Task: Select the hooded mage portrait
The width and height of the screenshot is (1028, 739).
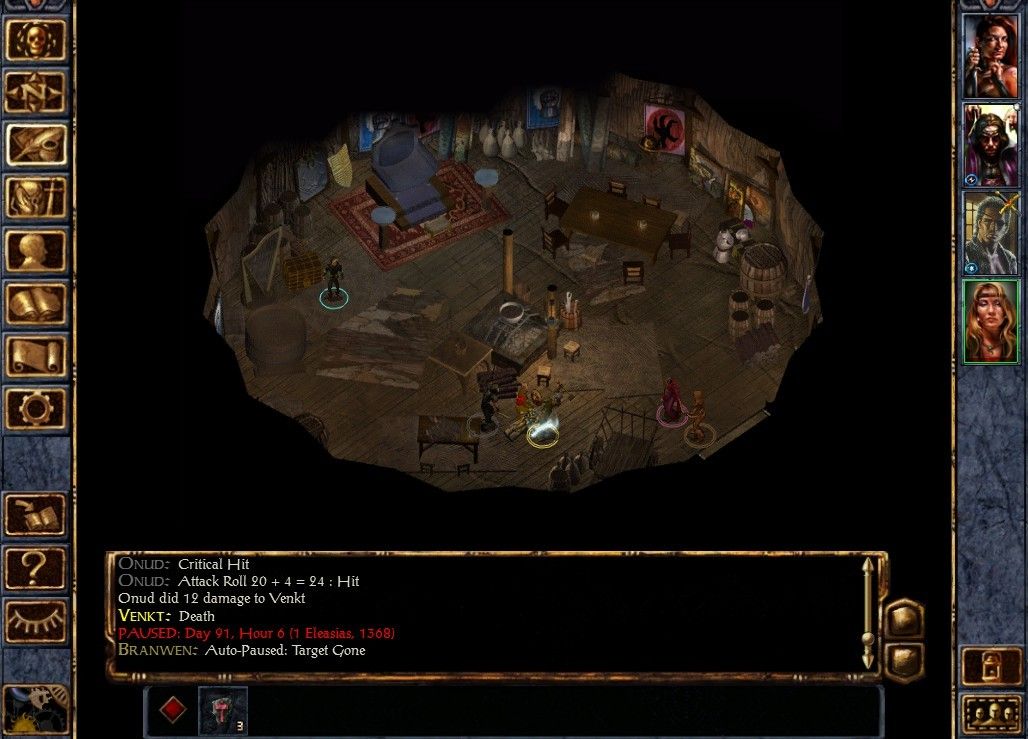Action: [990, 144]
